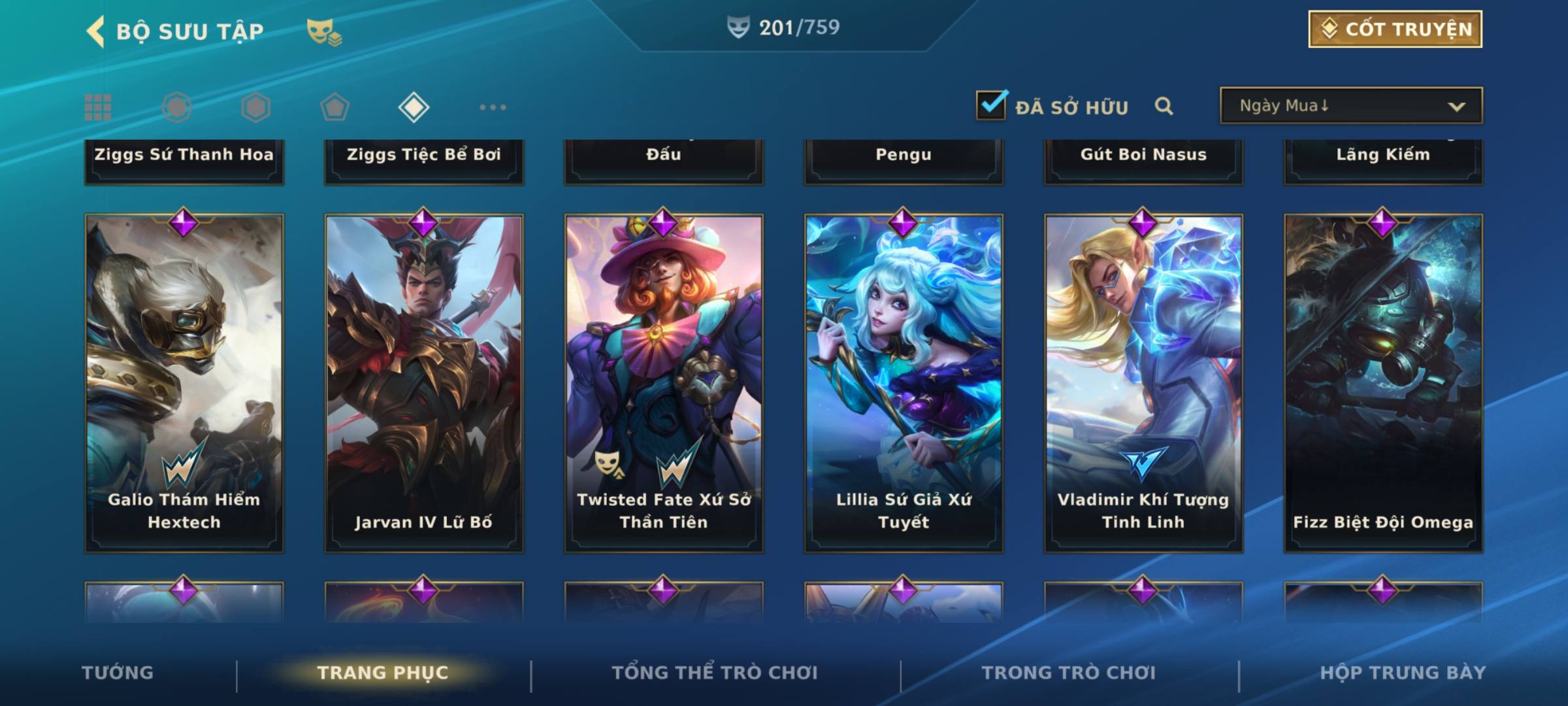The image size is (1568, 706).
Task: Switch to Tổng Thể Trò Chơi tab
Action: pyautogui.click(x=715, y=673)
